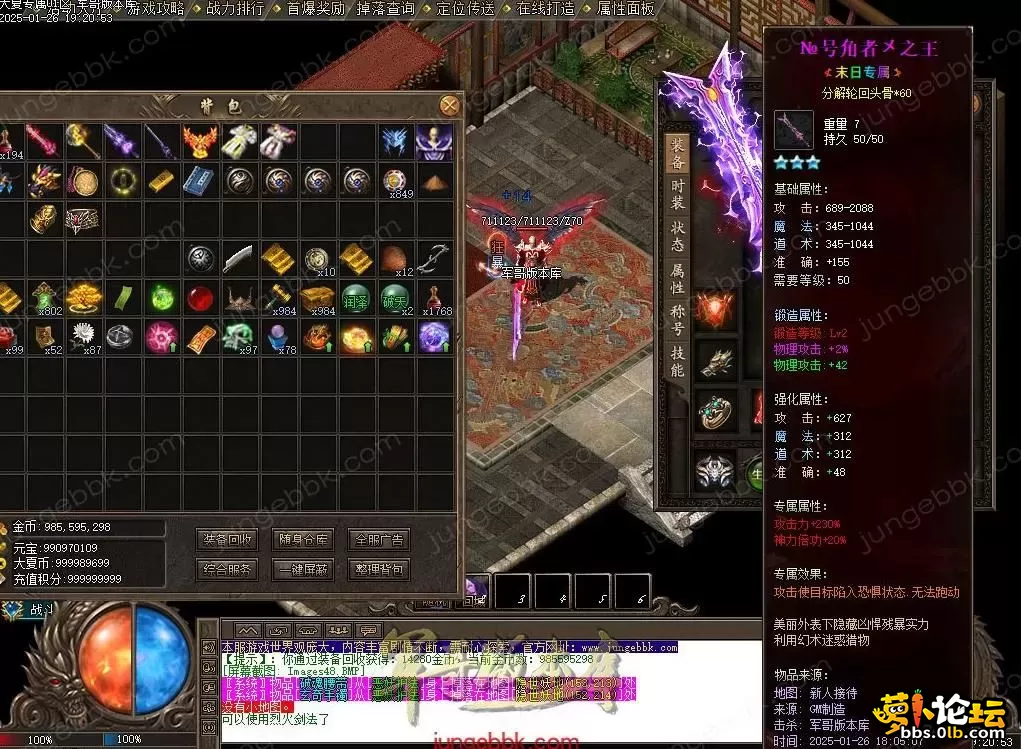1021x749 pixels.
Task: Open the 掉落查询 drop lookup
Action: pyautogui.click(x=386, y=9)
